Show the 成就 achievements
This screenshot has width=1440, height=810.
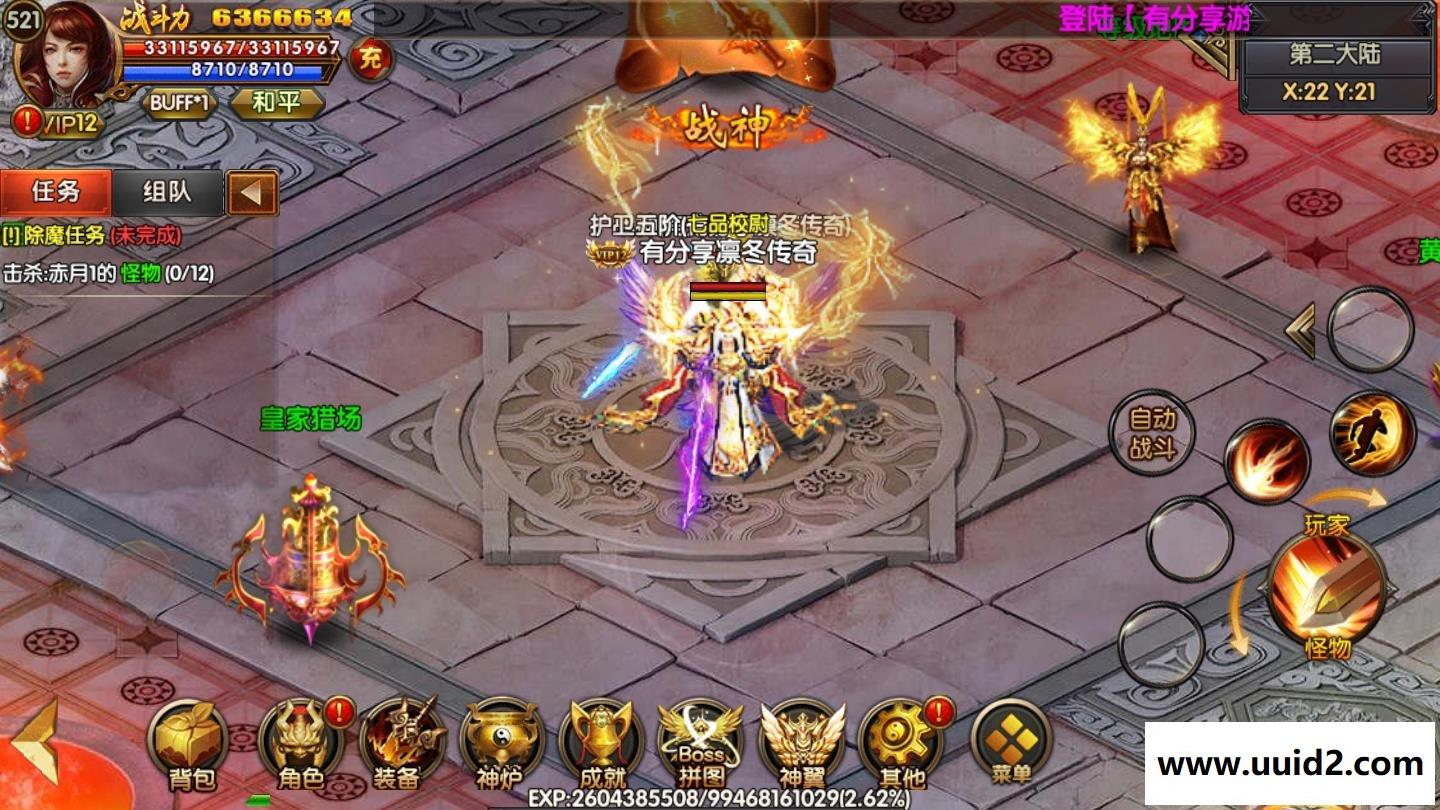600,746
